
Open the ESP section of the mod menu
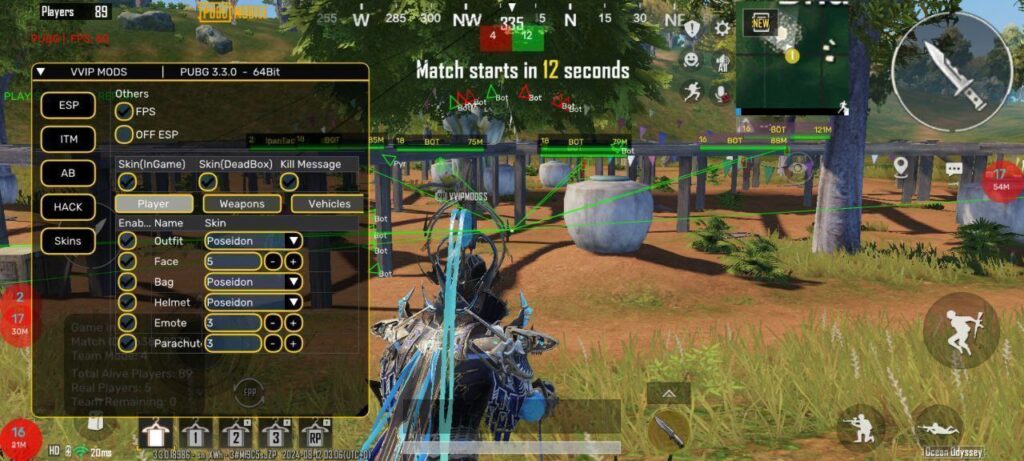(68, 105)
